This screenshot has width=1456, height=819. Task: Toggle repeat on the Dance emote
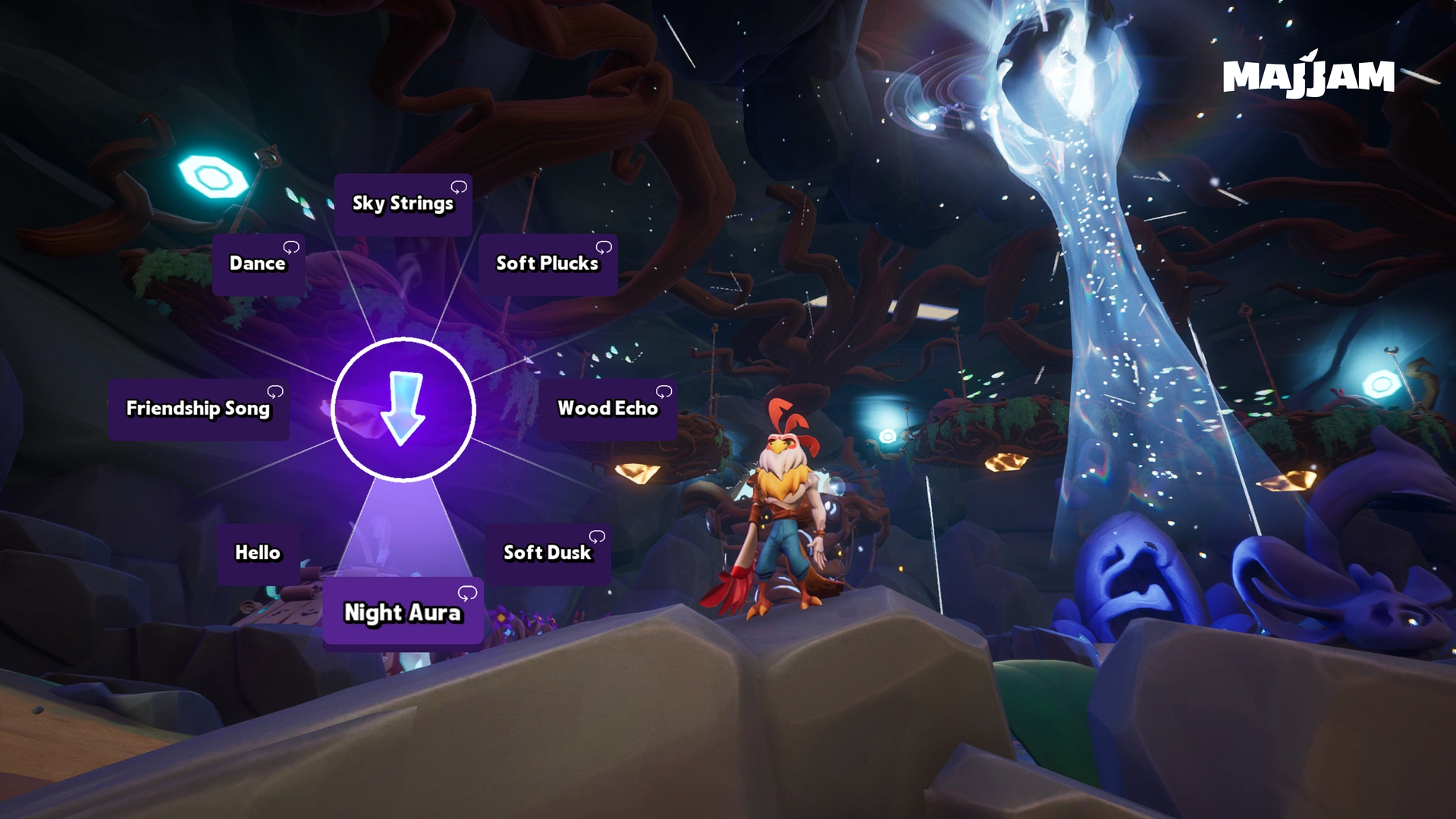tap(293, 246)
